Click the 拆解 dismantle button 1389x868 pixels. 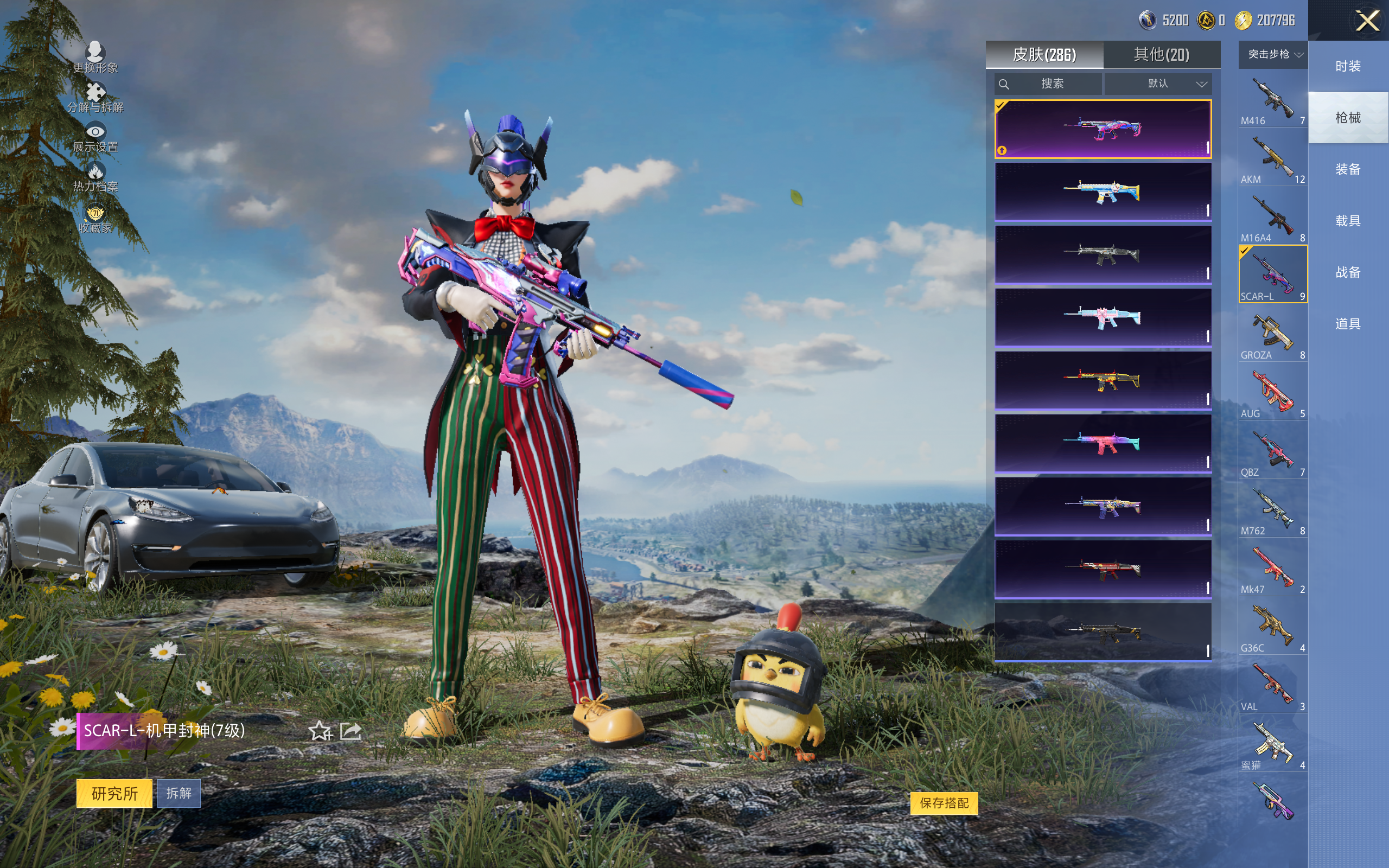[x=179, y=793]
